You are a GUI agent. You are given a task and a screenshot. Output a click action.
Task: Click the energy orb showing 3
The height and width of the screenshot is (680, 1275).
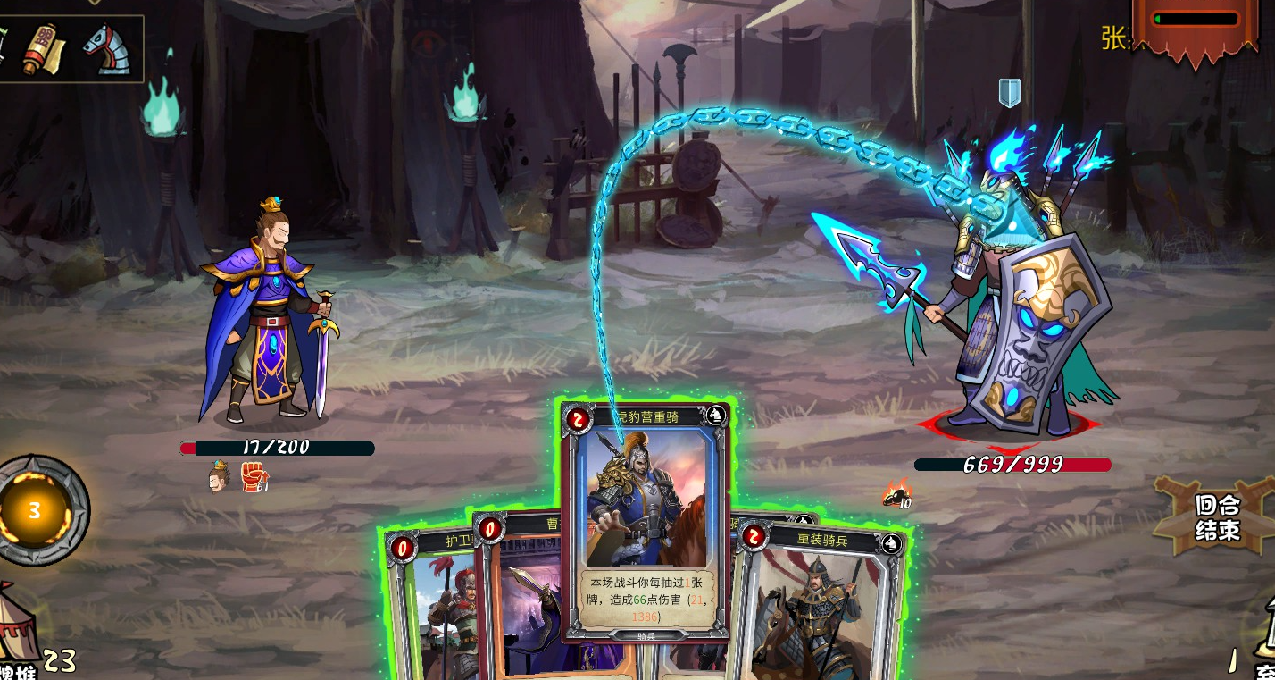tap(35, 511)
